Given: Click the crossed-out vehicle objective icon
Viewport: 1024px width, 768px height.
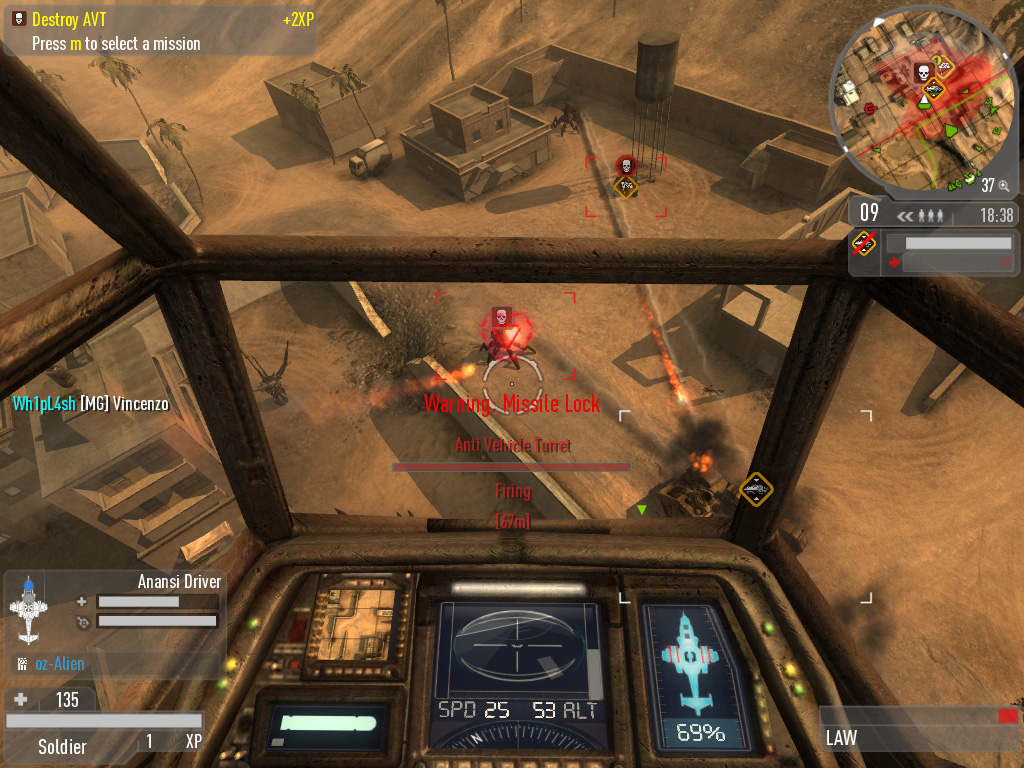Looking at the screenshot, I should pos(865,243).
